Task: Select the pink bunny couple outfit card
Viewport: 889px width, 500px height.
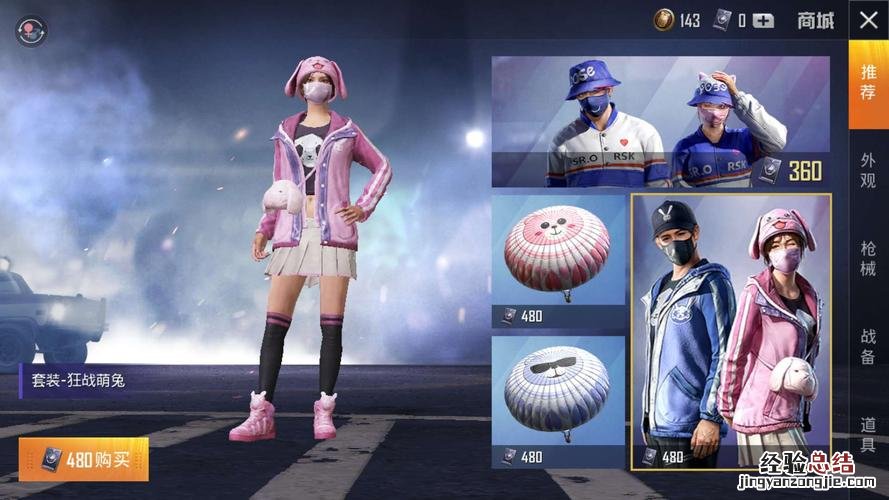Action: click(731, 331)
